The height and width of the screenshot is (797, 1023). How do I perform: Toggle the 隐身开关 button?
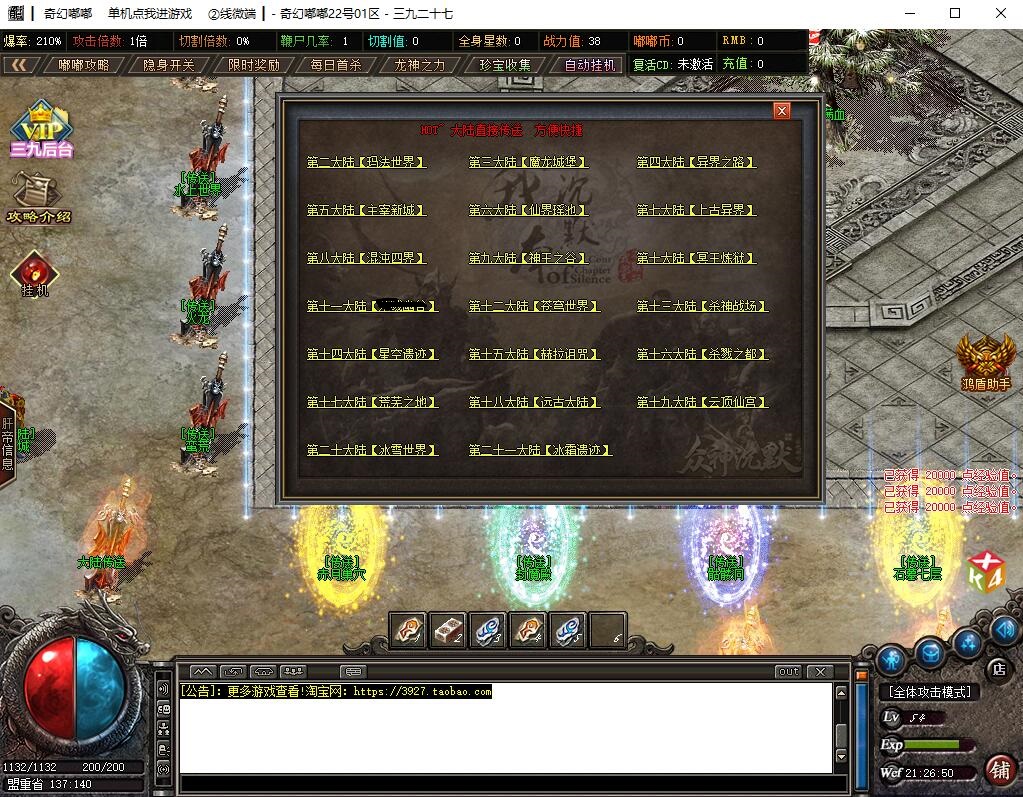169,65
